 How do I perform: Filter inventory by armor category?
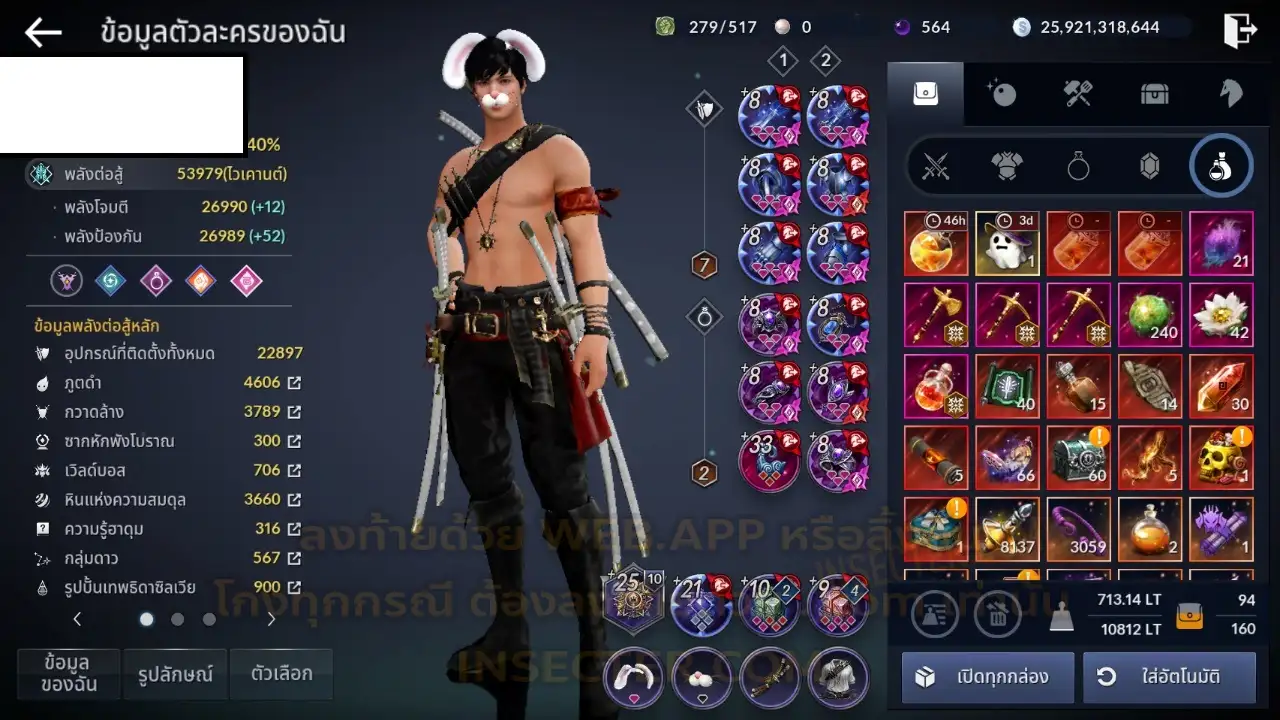pos(1007,166)
